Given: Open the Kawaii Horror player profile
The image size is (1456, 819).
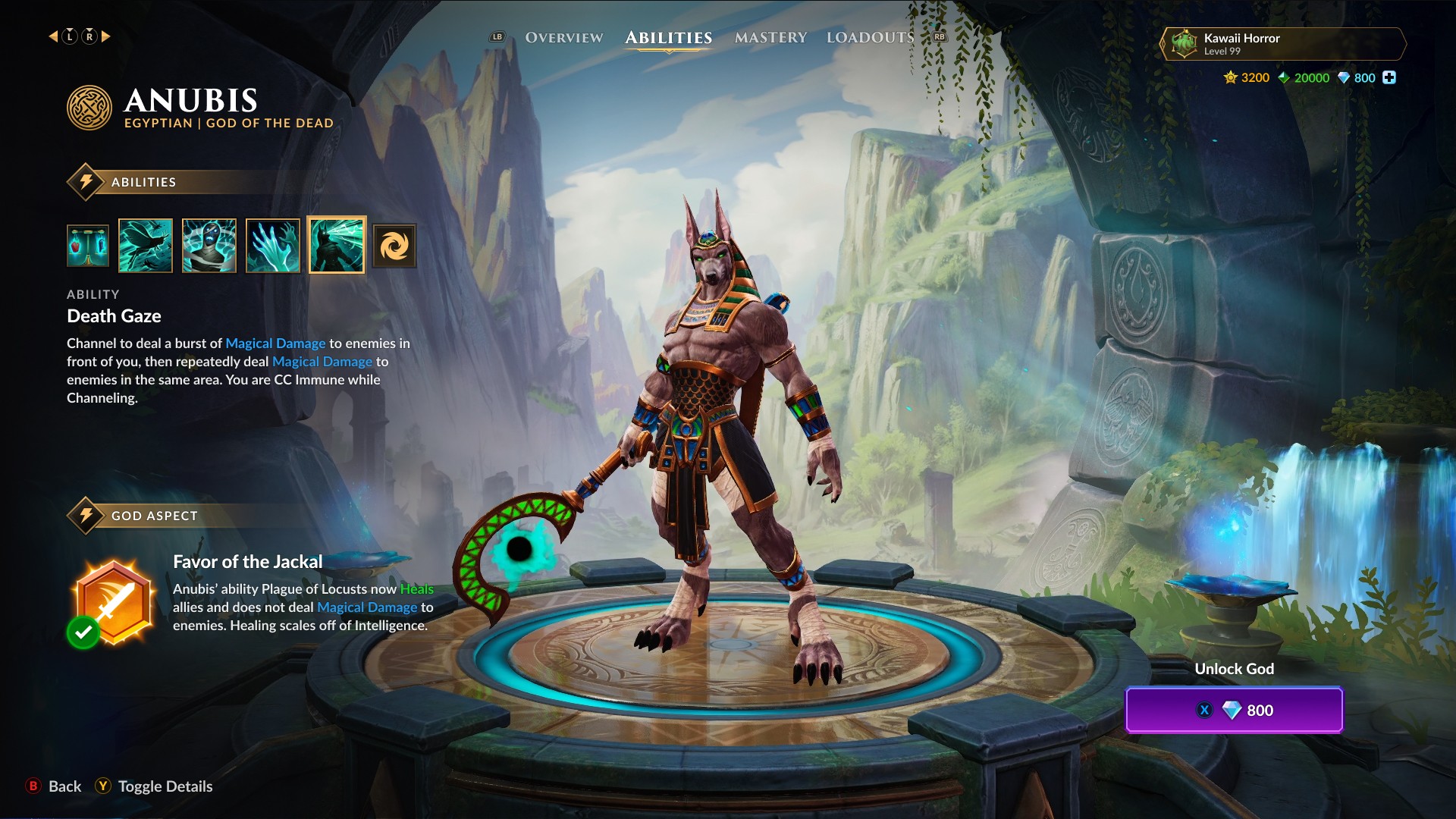Looking at the screenshot, I should [1282, 44].
